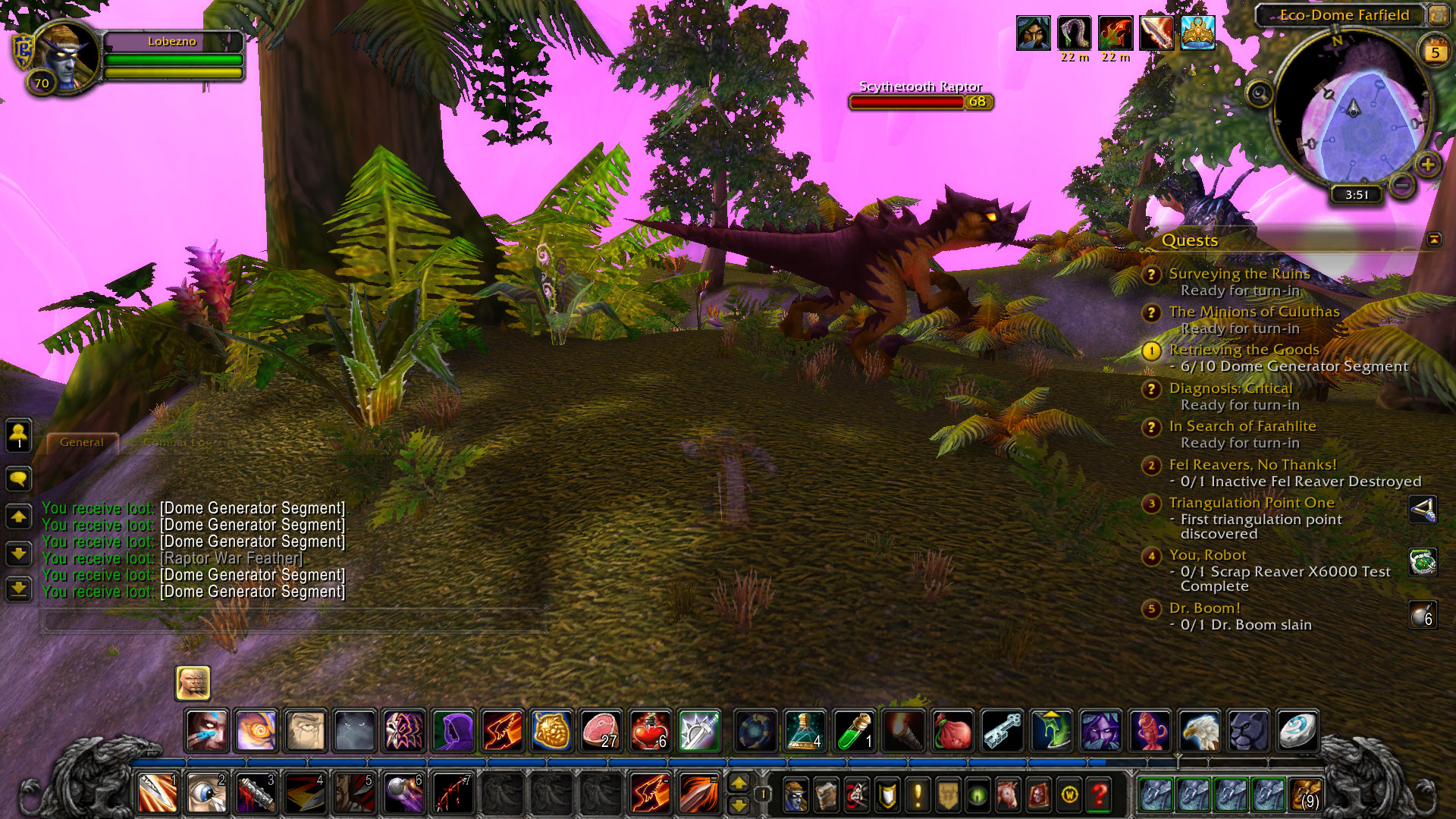Use the roasted meat food stack of 27
The width and height of the screenshot is (1456, 819).
[601, 730]
